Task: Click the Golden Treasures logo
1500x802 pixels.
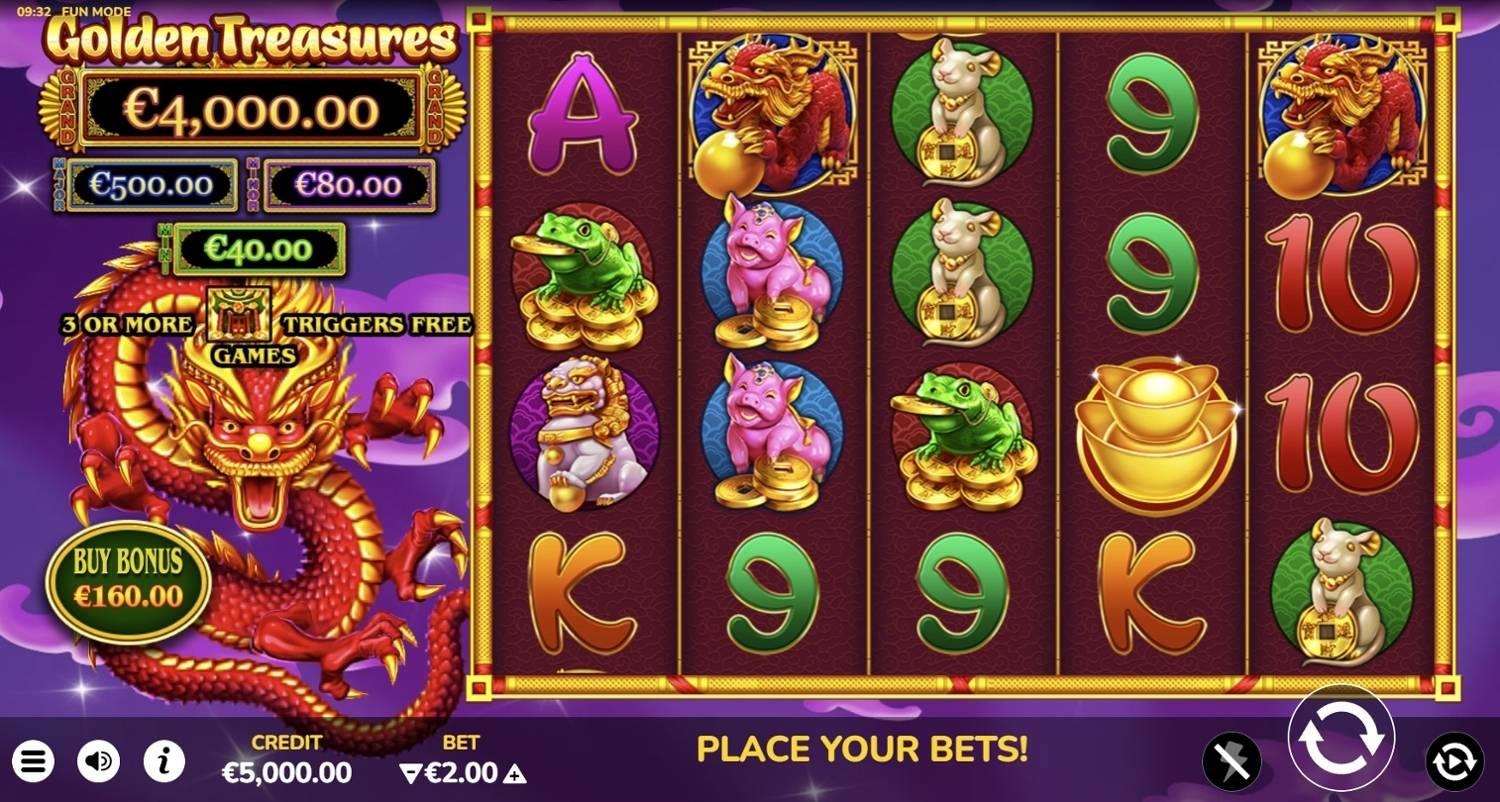Action: (x=246, y=42)
